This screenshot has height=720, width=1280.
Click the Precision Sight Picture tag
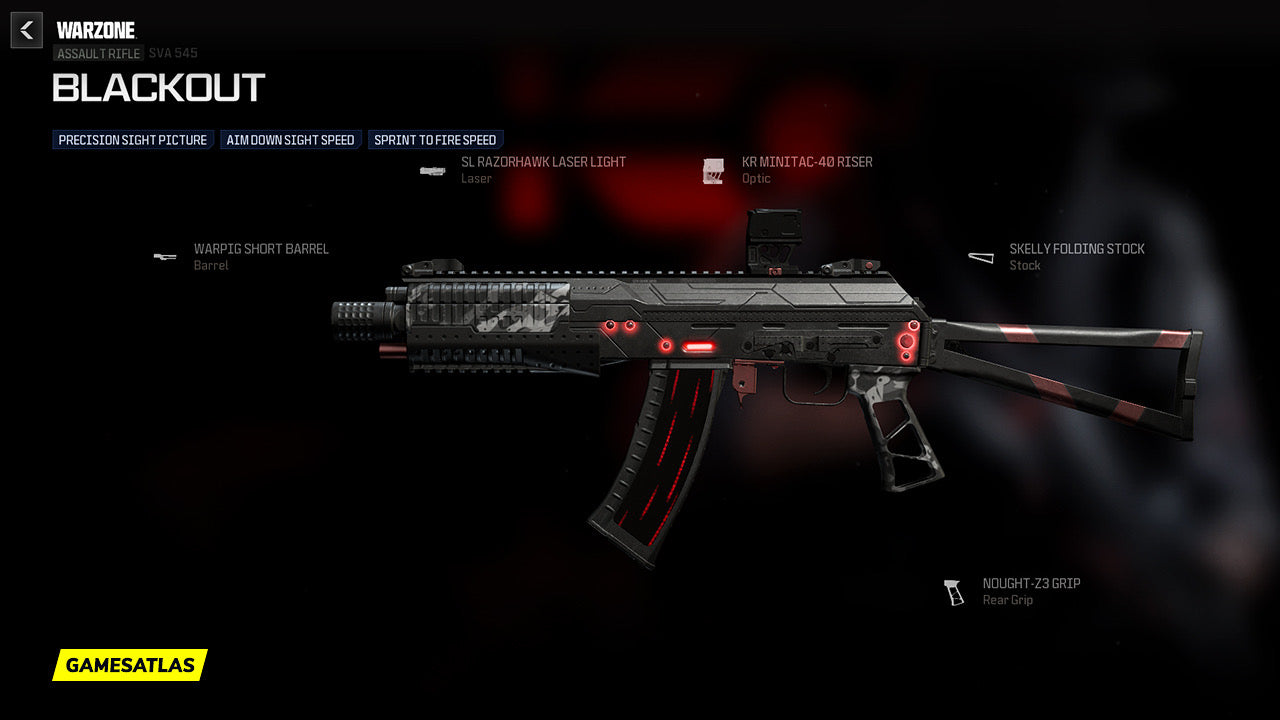[x=133, y=140]
